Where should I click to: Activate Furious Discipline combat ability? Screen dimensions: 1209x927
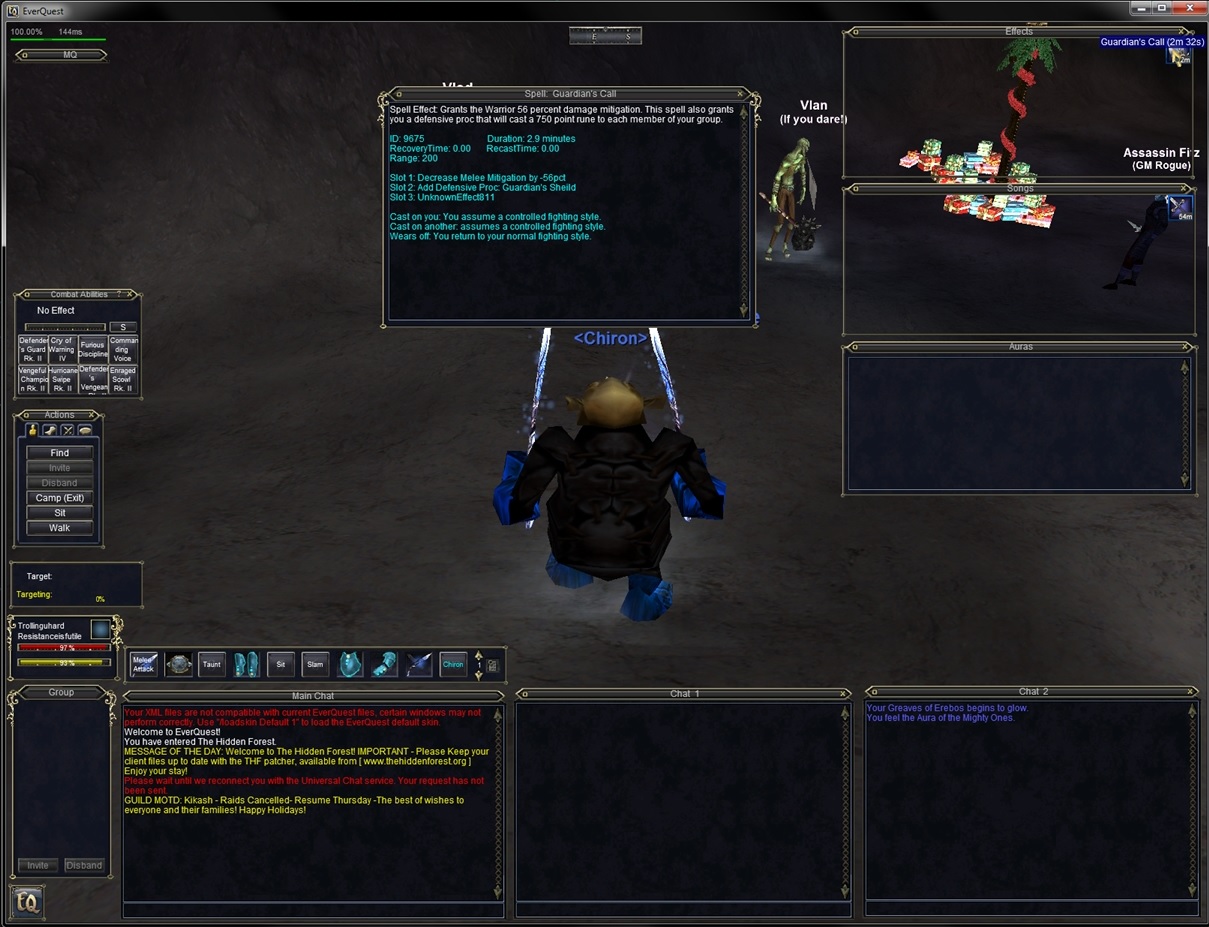[93, 349]
